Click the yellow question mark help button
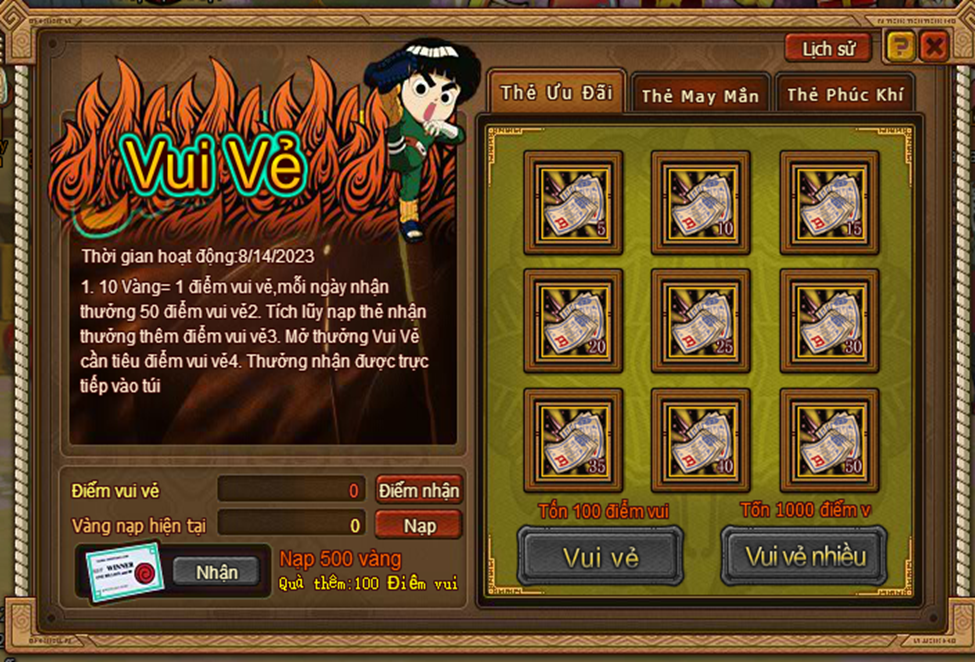Screen dimensions: 975x662 [x=900, y=46]
